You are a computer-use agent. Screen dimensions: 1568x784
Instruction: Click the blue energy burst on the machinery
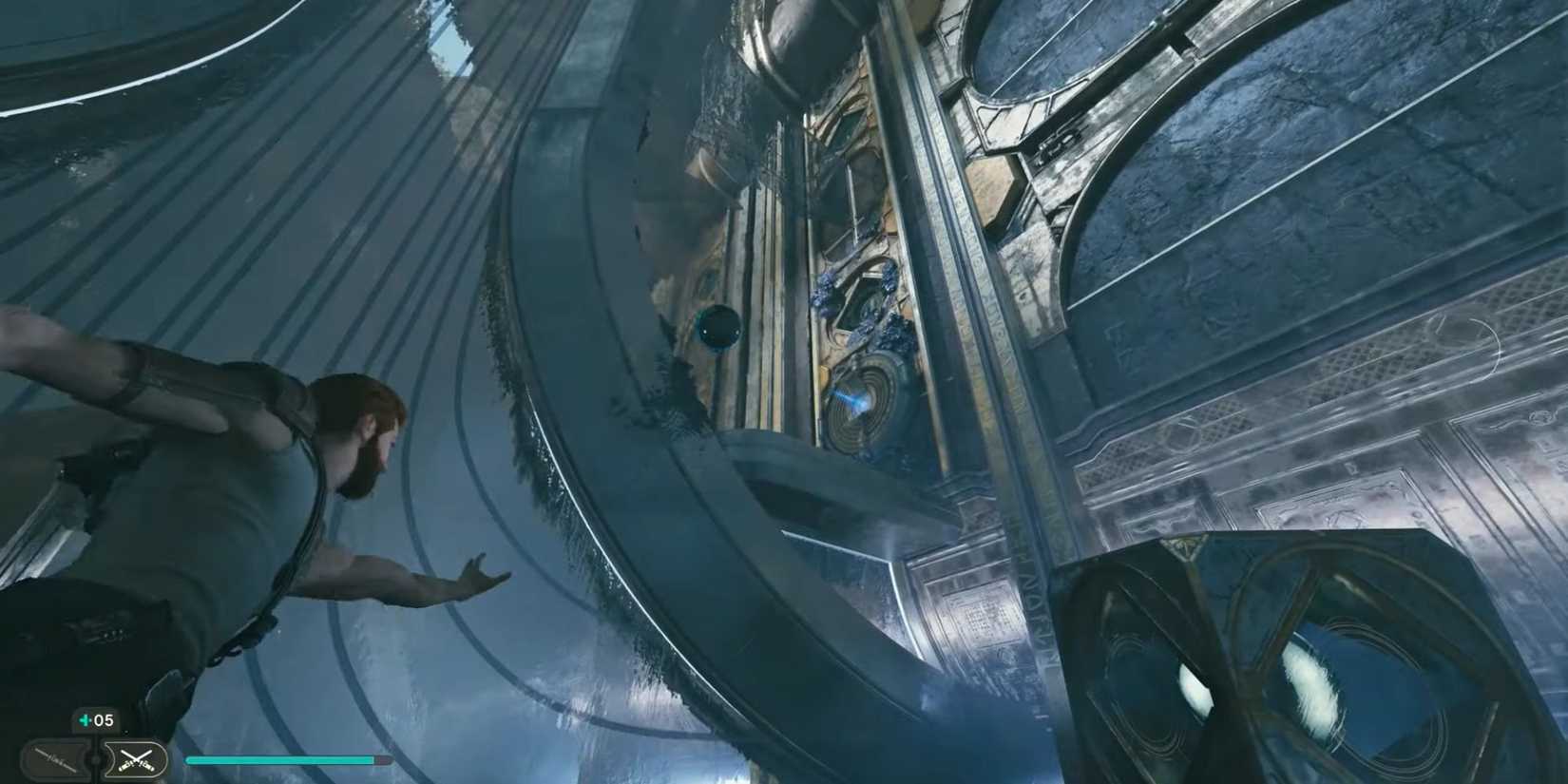855,399
